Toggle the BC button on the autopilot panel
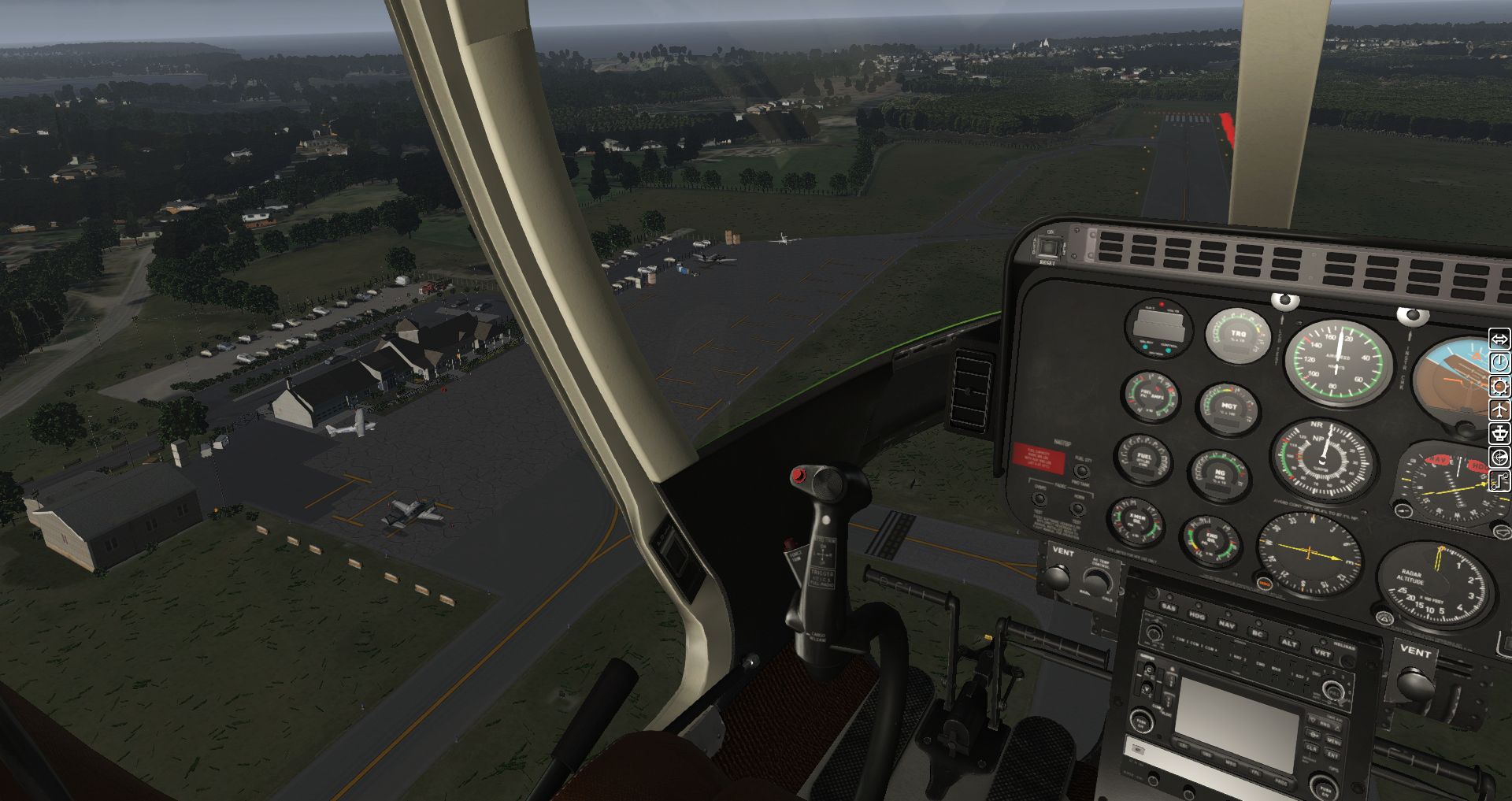Viewport: 1512px width, 801px height. (1258, 632)
